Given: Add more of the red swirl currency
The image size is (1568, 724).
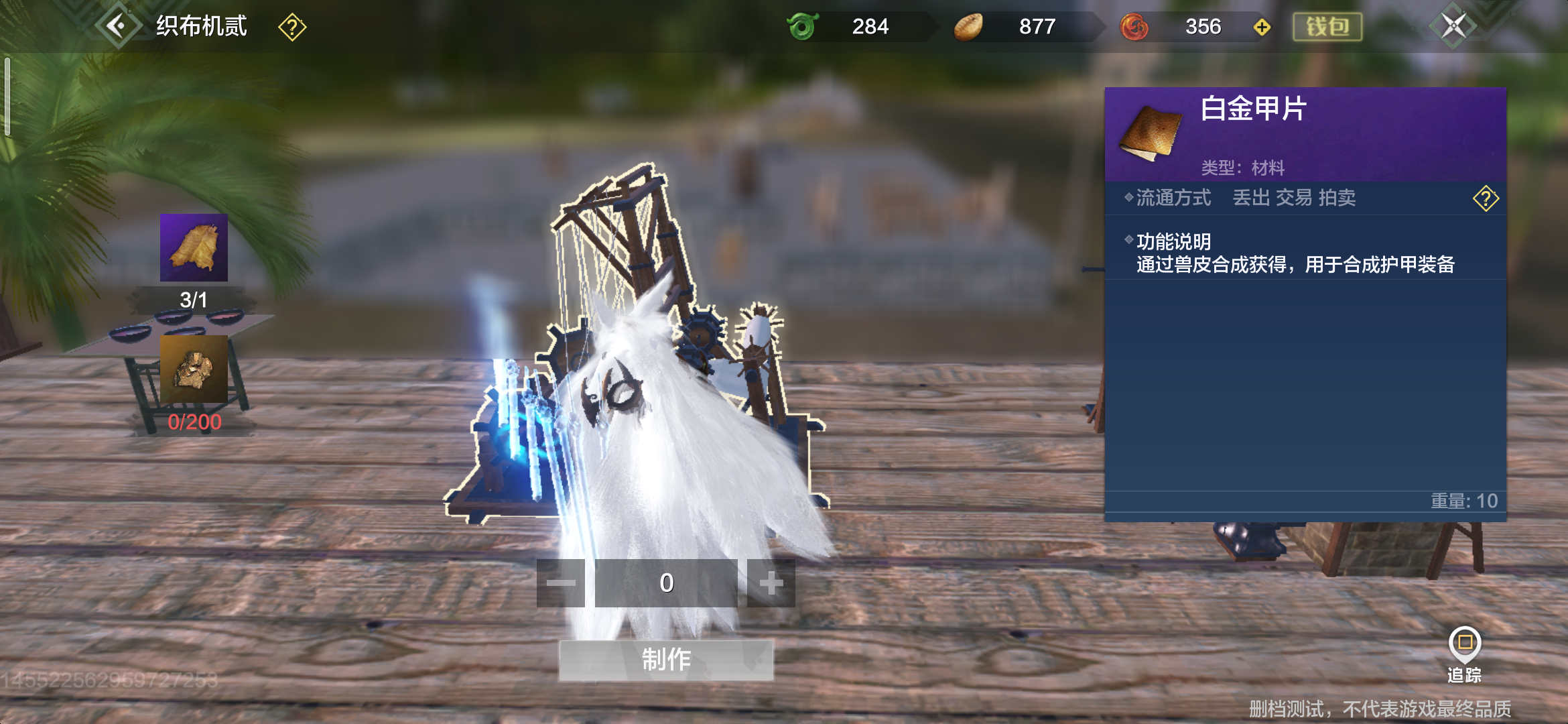Looking at the screenshot, I should (x=1262, y=27).
